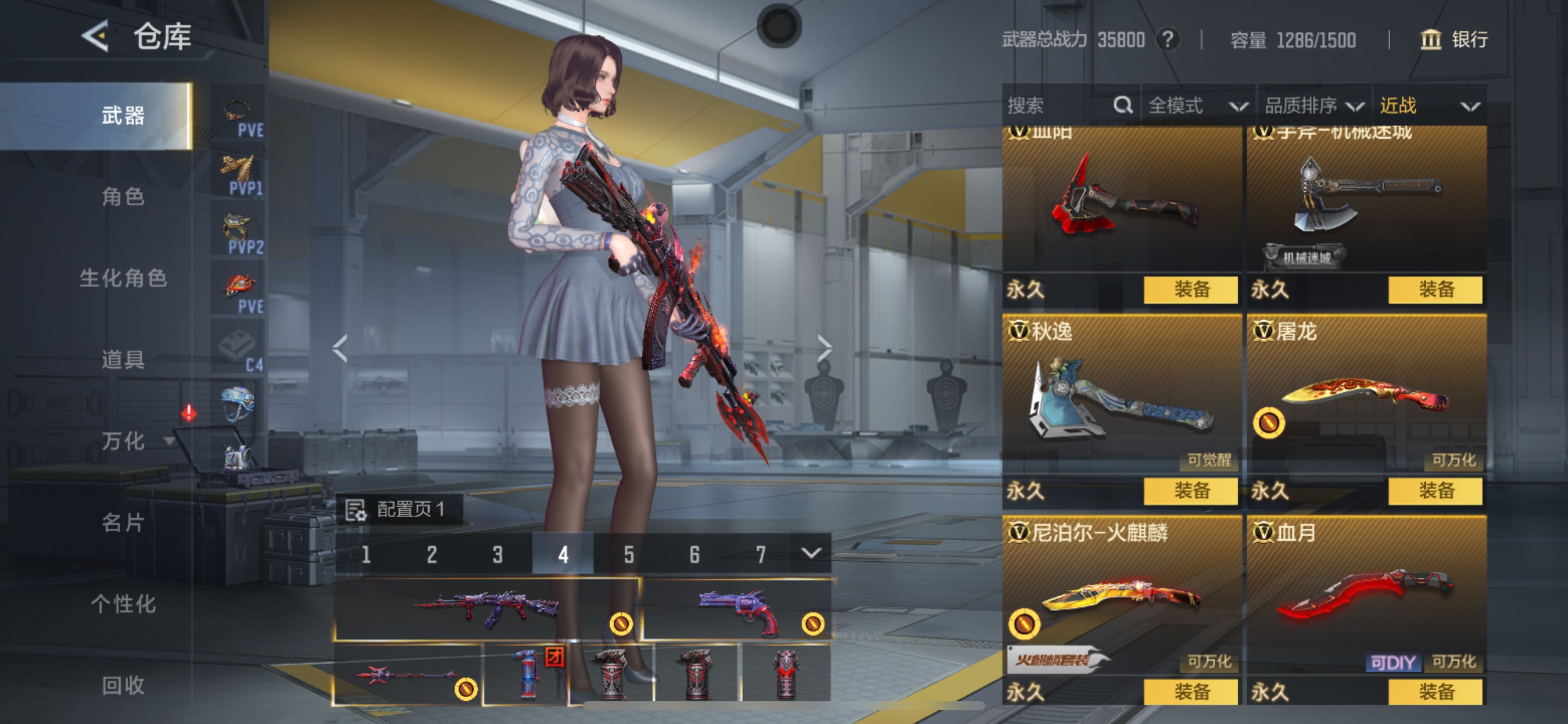Image resolution: width=1568 pixels, height=724 pixels.
Task: Go back from the 仓库 screen
Action: (96, 36)
